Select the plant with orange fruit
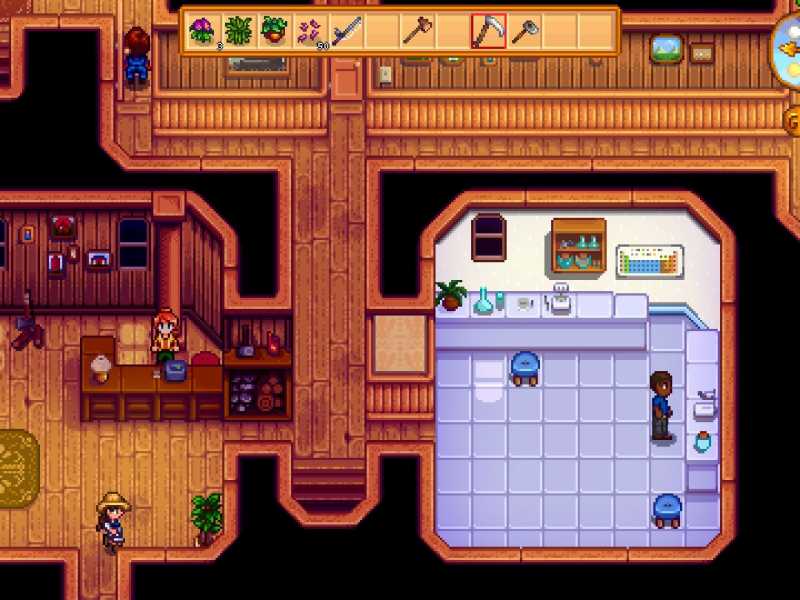The image size is (800, 600). [x=274, y=31]
